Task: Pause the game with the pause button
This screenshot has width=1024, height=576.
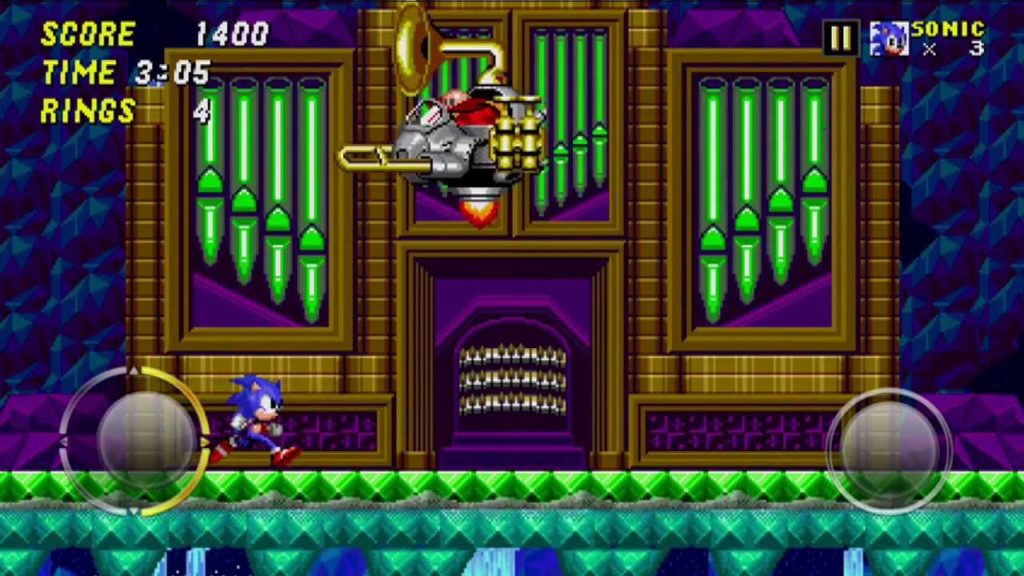Action: point(841,38)
